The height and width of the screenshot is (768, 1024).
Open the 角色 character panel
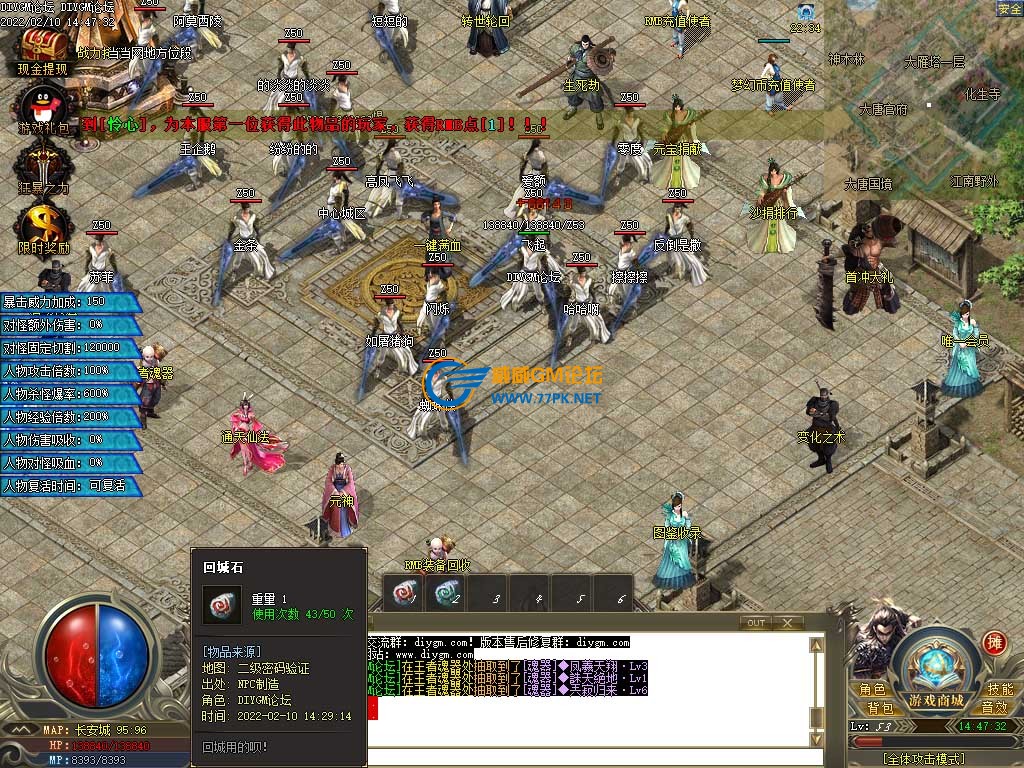click(x=871, y=689)
